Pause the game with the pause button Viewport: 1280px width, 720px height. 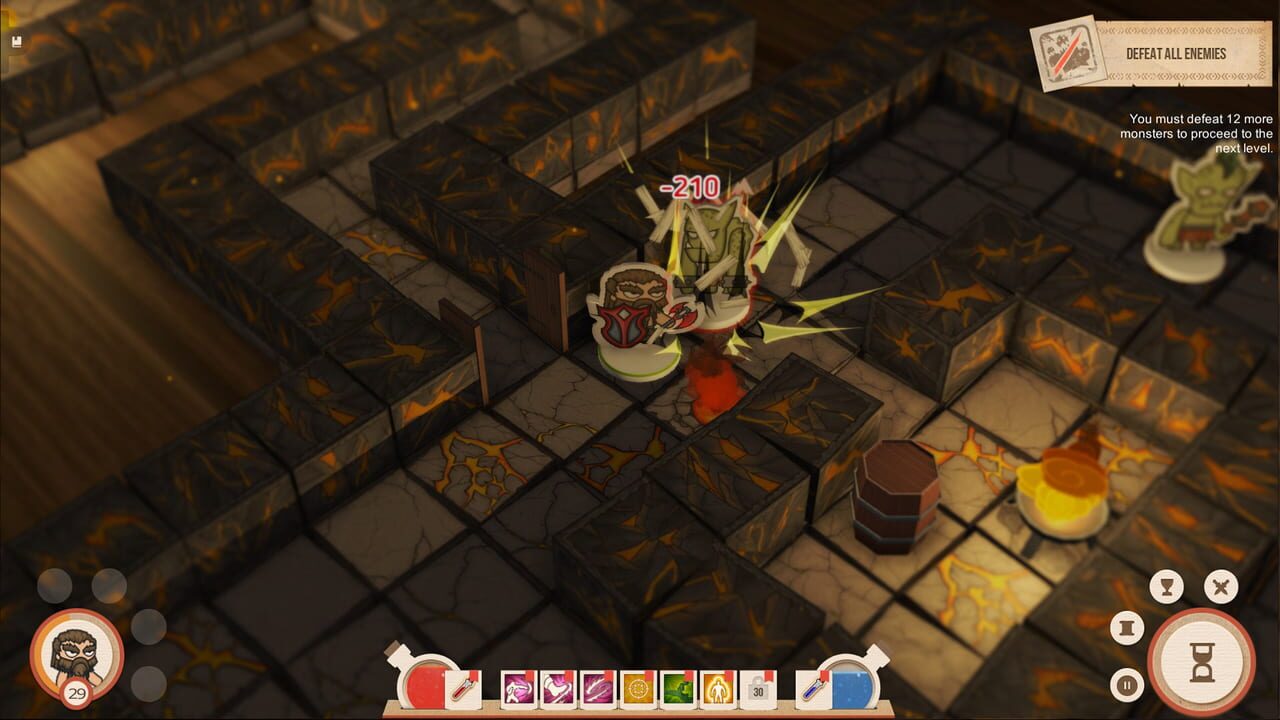(1127, 684)
